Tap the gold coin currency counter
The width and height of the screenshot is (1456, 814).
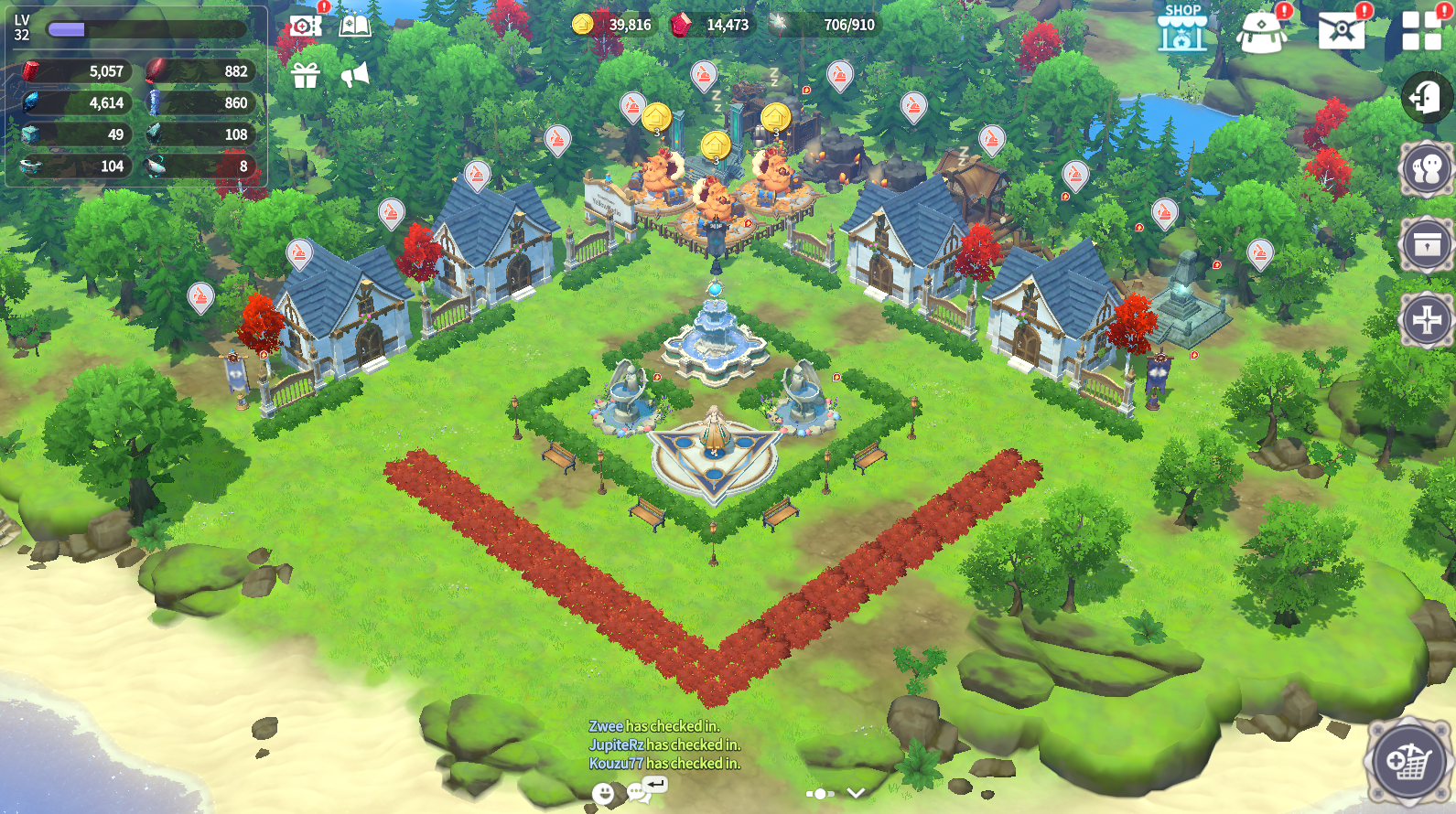(613, 25)
